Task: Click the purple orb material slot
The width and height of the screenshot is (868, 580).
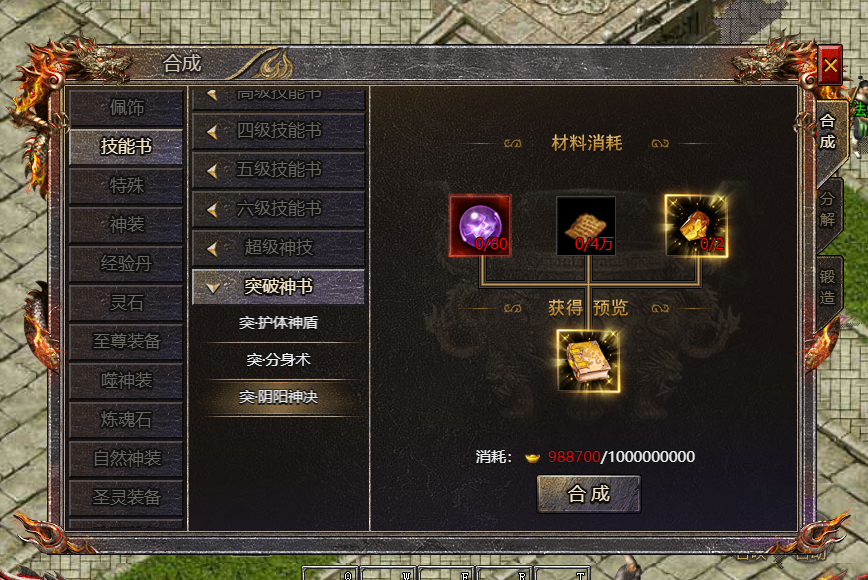Action: pos(480,225)
